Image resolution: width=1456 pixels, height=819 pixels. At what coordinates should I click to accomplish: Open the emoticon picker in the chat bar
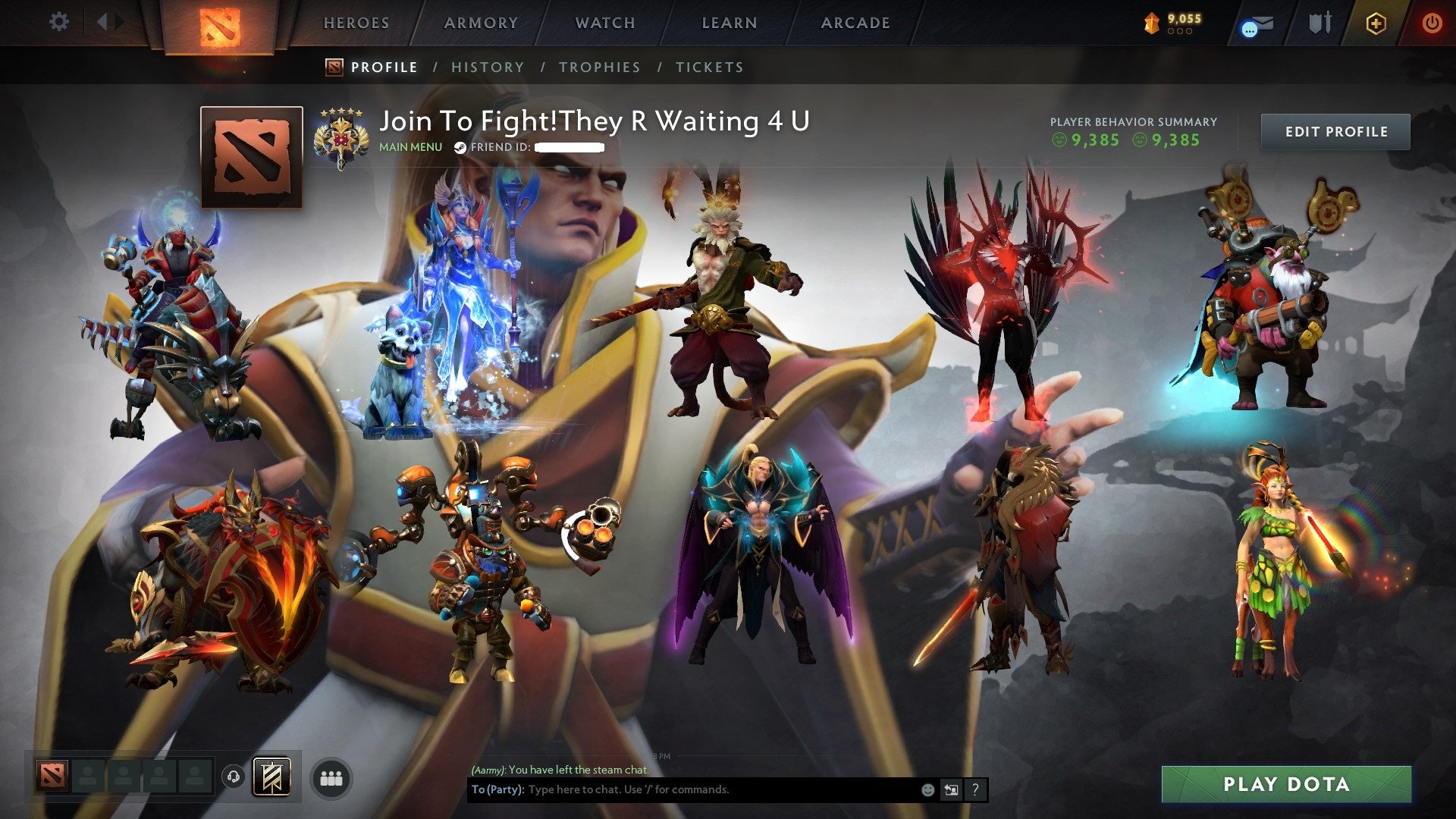click(927, 789)
